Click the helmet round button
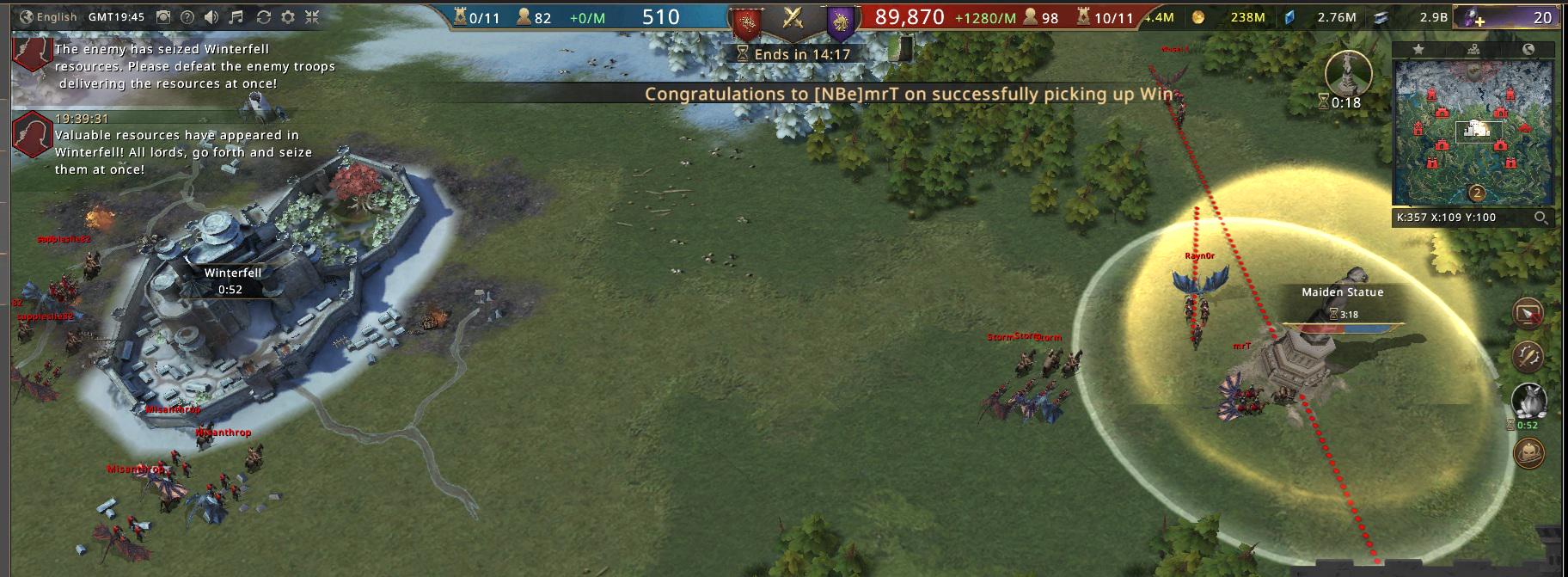 1528,452
